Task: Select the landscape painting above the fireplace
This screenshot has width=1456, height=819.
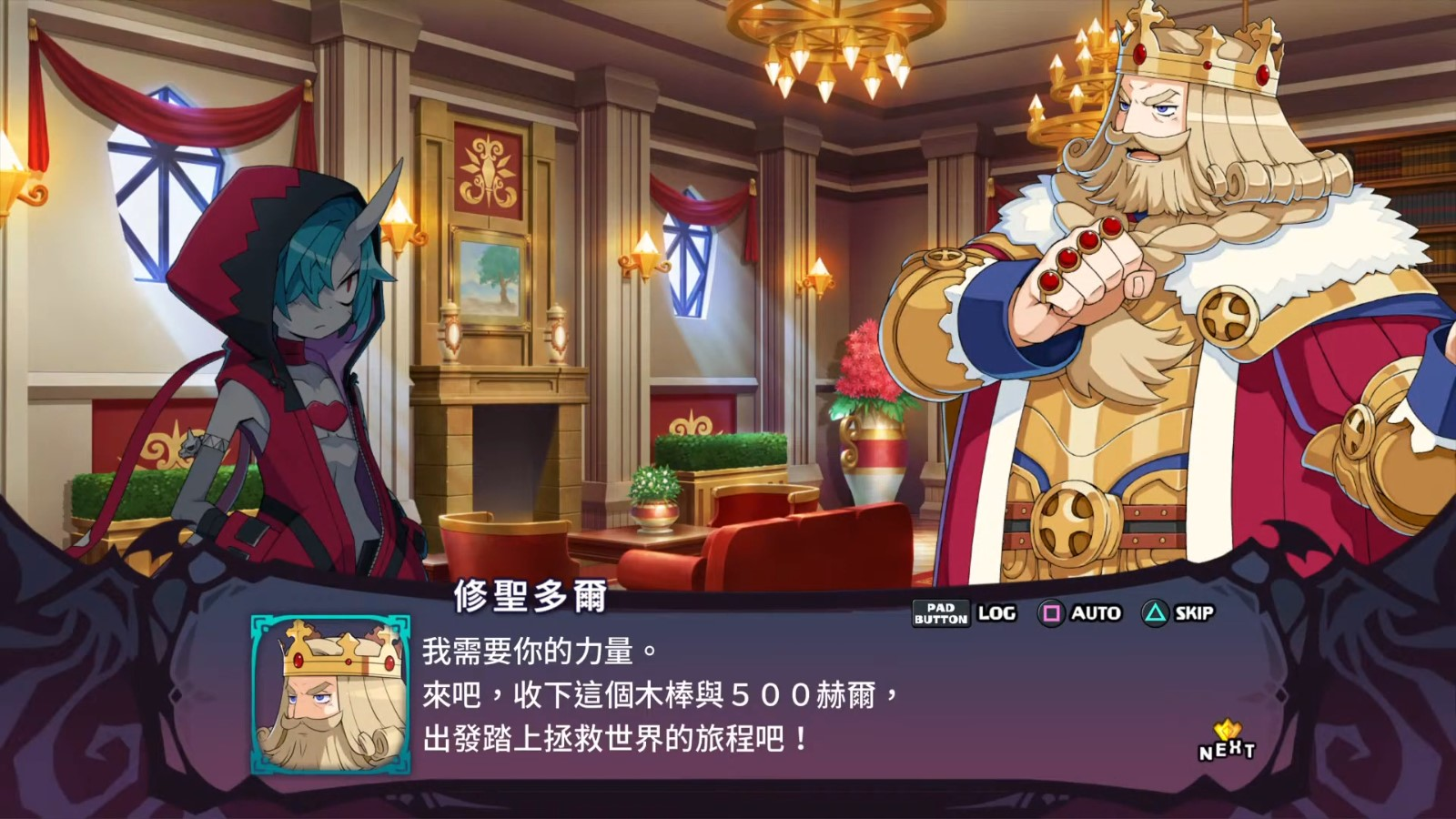Action: (491, 278)
